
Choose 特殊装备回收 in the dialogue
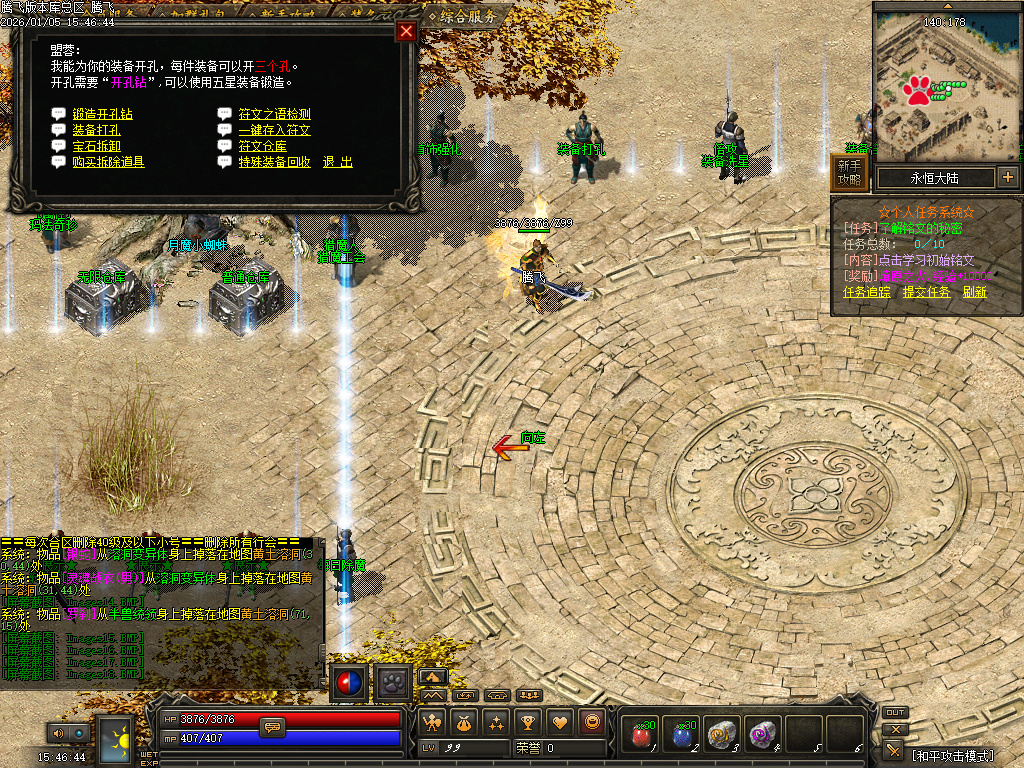pos(274,162)
